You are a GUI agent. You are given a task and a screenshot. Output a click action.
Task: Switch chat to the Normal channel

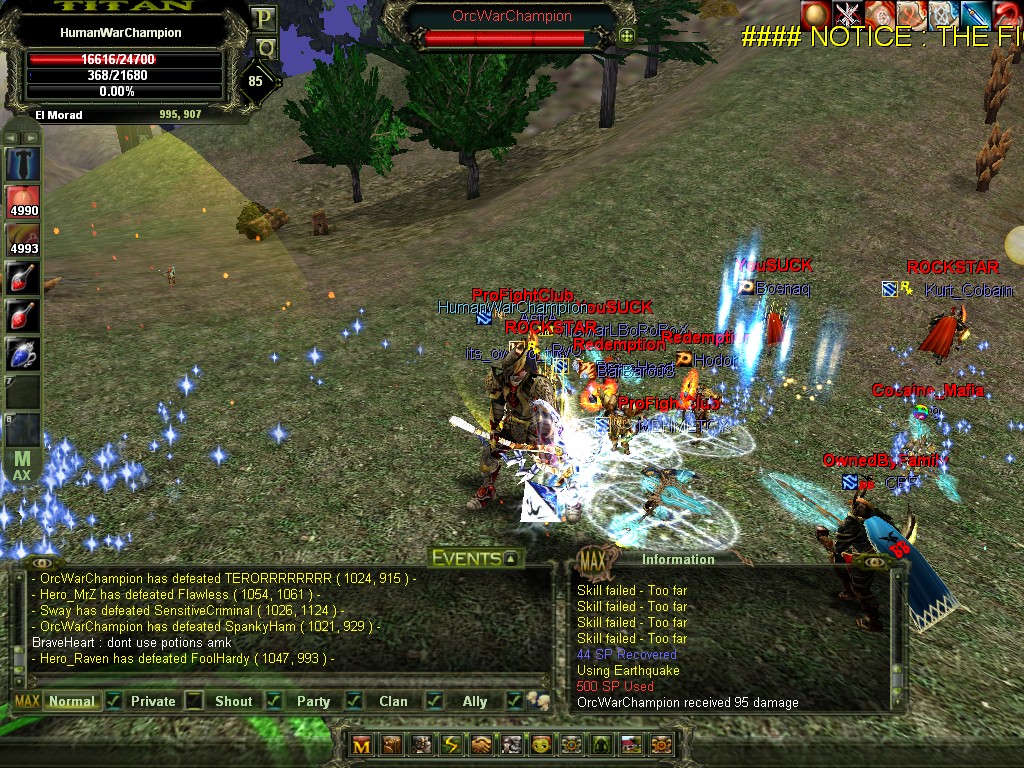point(72,701)
